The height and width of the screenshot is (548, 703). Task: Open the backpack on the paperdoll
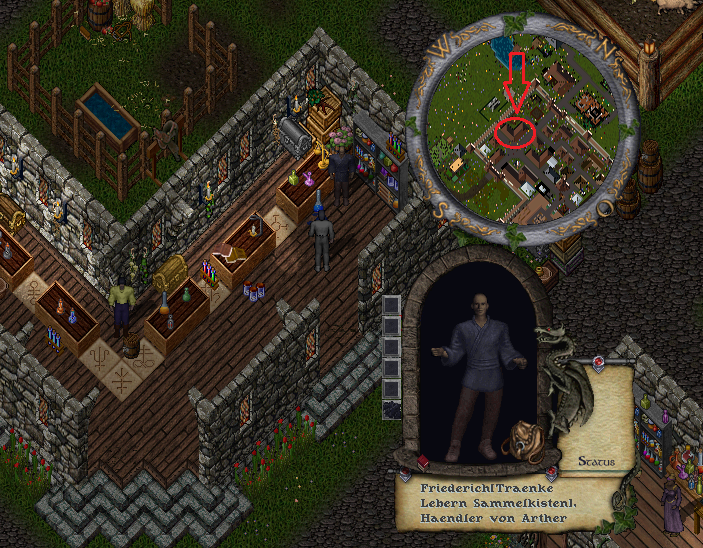(x=523, y=440)
